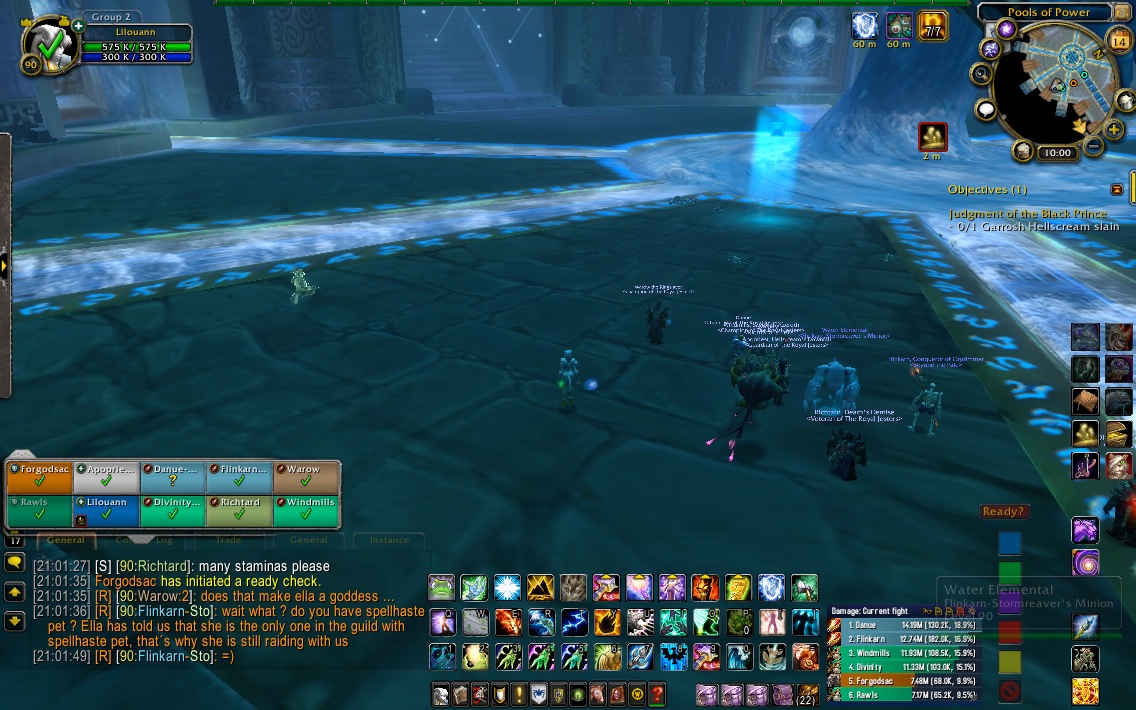The width and height of the screenshot is (1136, 710).
Task: Click the Lilouann player portrait
Action: click(x=46, y=46)
